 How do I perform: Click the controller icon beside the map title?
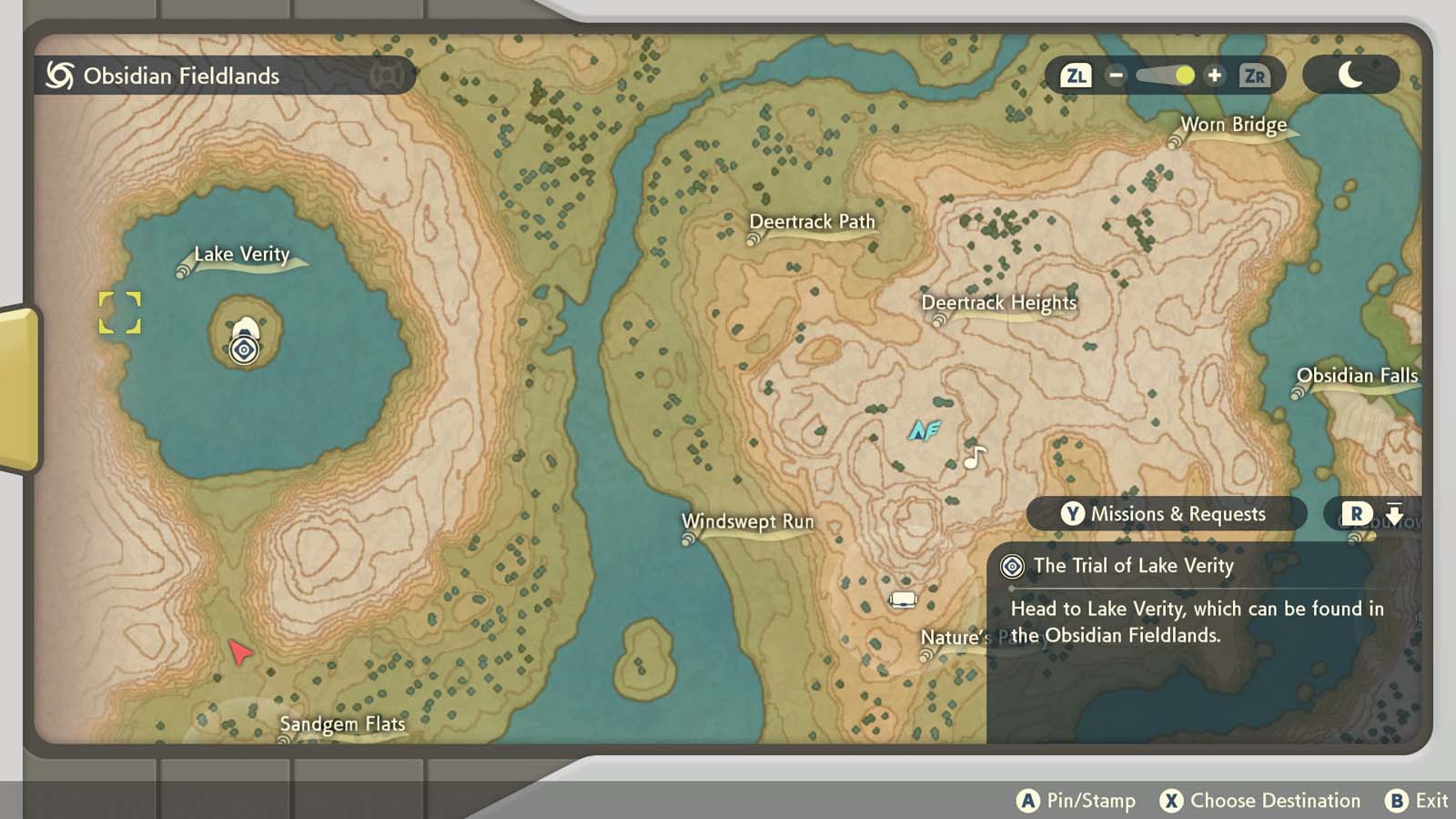click(388, 76)
